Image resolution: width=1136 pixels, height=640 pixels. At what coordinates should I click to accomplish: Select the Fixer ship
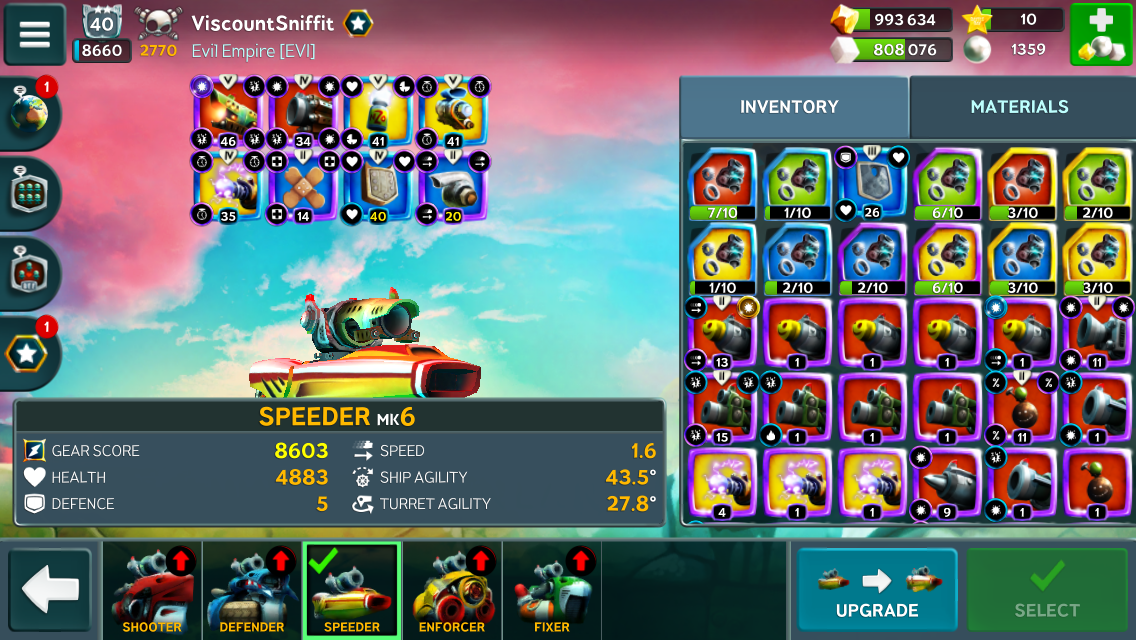552,590
